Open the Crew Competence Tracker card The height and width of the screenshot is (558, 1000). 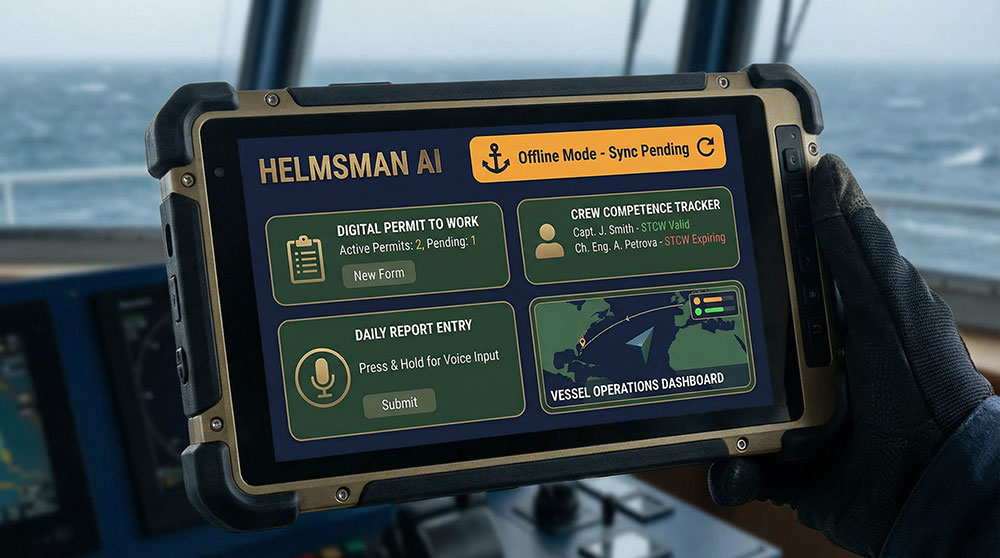629,233
